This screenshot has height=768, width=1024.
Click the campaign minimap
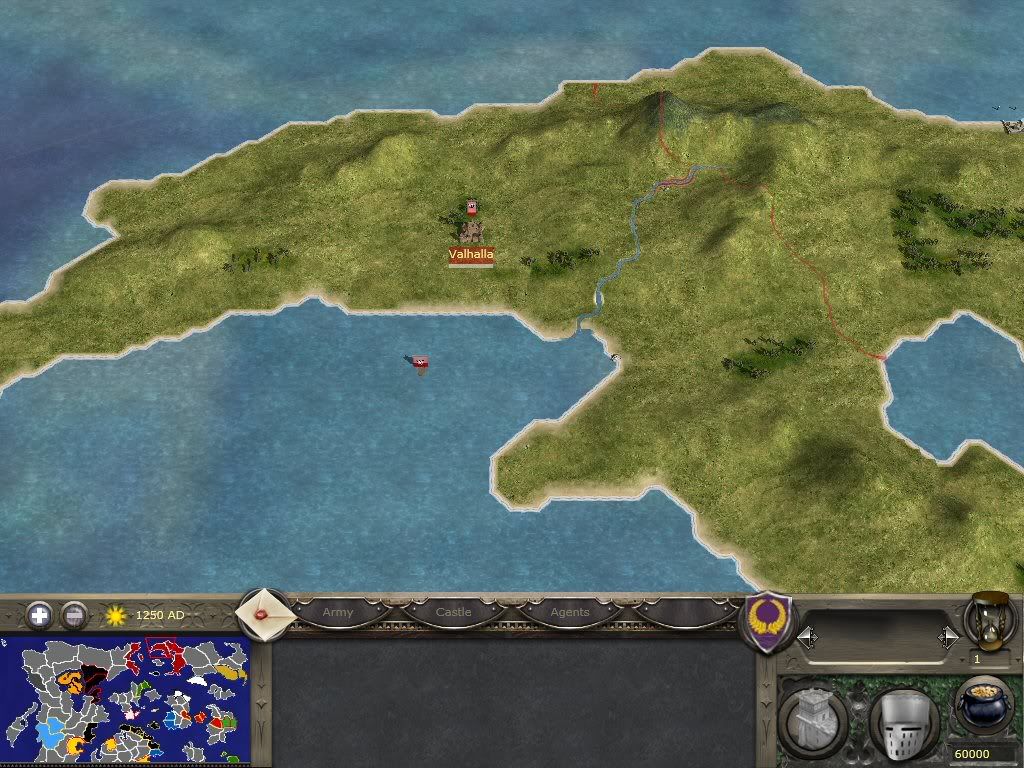(x=125, y=700)
